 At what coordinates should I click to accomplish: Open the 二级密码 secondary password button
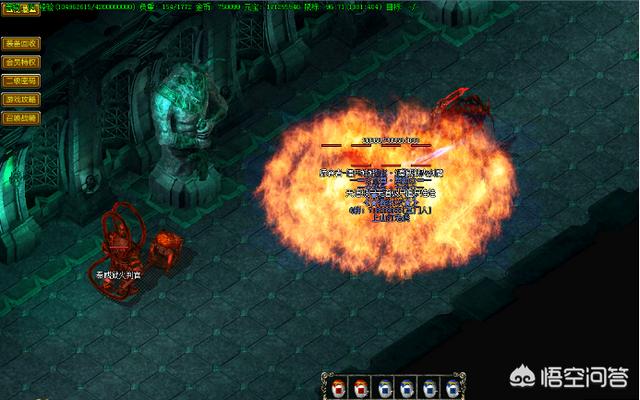21,81
